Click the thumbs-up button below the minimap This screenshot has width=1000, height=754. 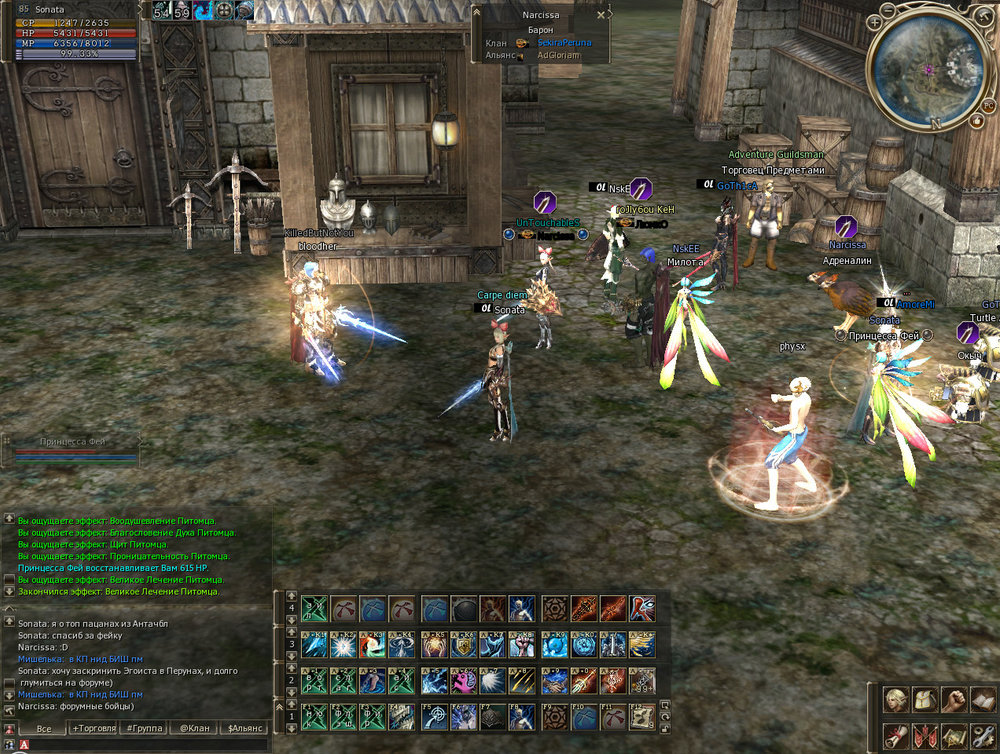pyautogui.click(x=976, y=121)
